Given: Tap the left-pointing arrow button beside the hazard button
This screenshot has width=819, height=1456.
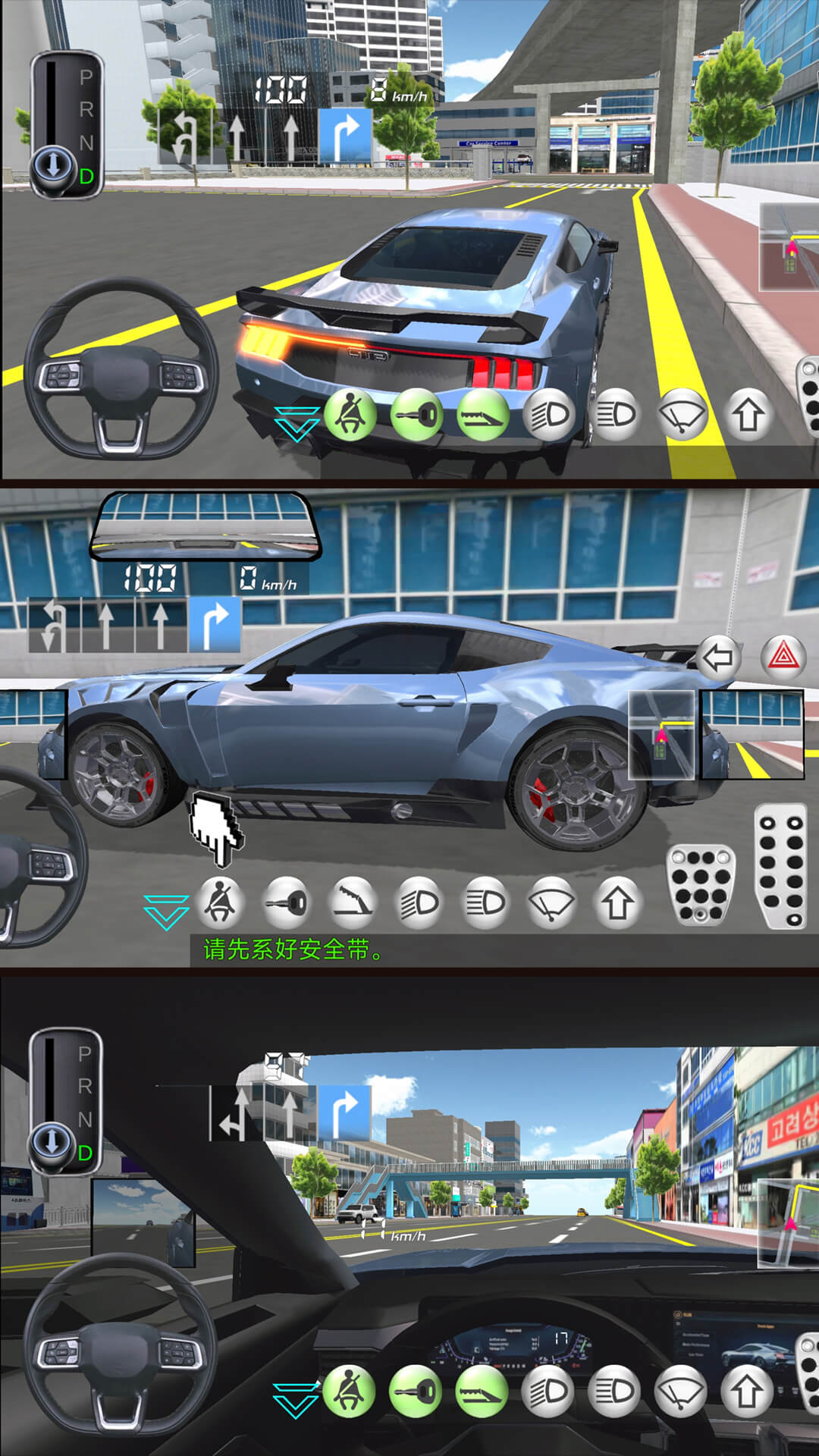Looking at the screenshot, I should tap(717, 657).
